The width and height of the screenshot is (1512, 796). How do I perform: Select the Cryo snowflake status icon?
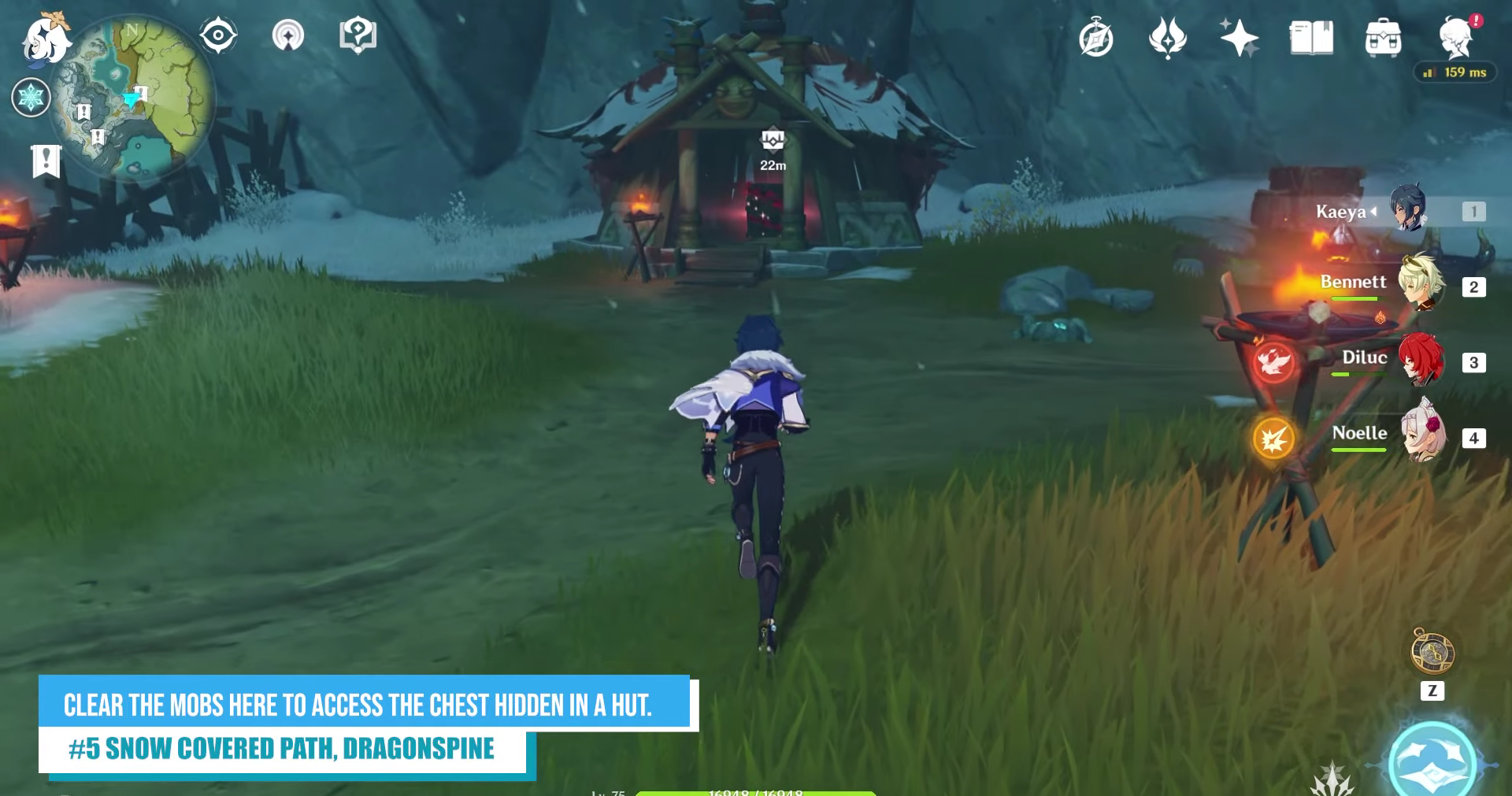click(31, 98)
